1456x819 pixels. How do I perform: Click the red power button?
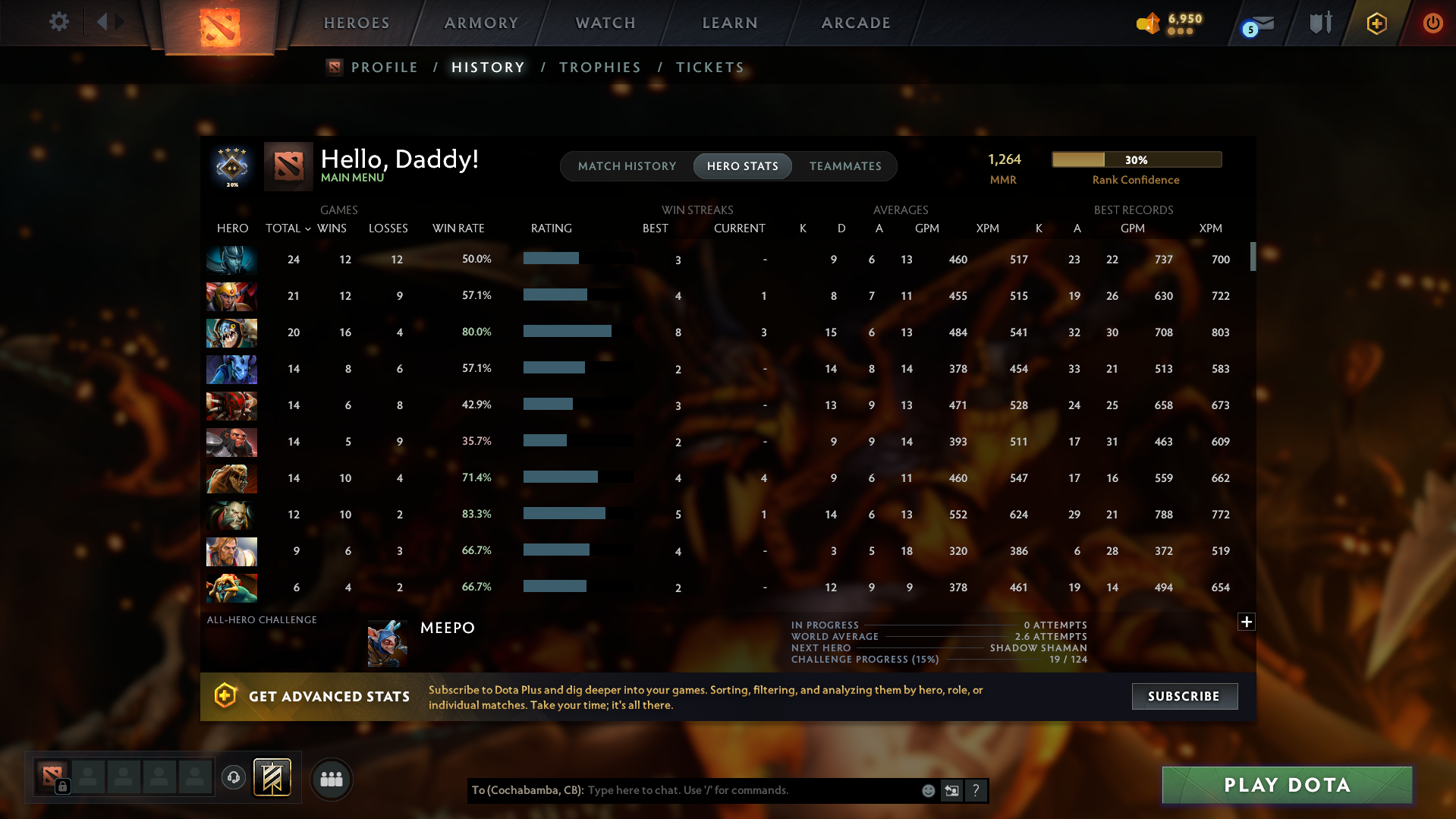(1432, 24)
